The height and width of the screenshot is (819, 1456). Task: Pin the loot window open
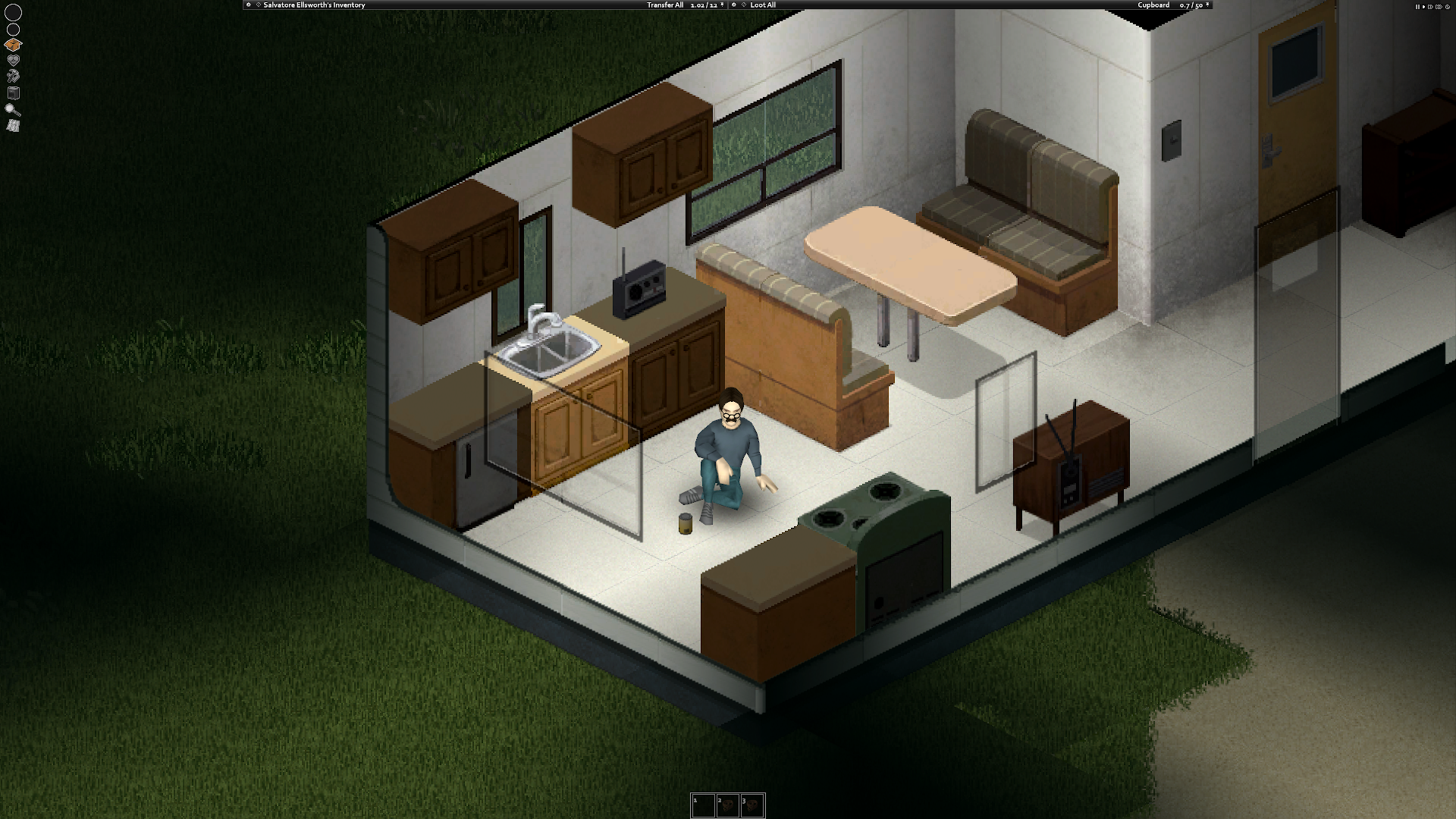(x=733, y=5)
